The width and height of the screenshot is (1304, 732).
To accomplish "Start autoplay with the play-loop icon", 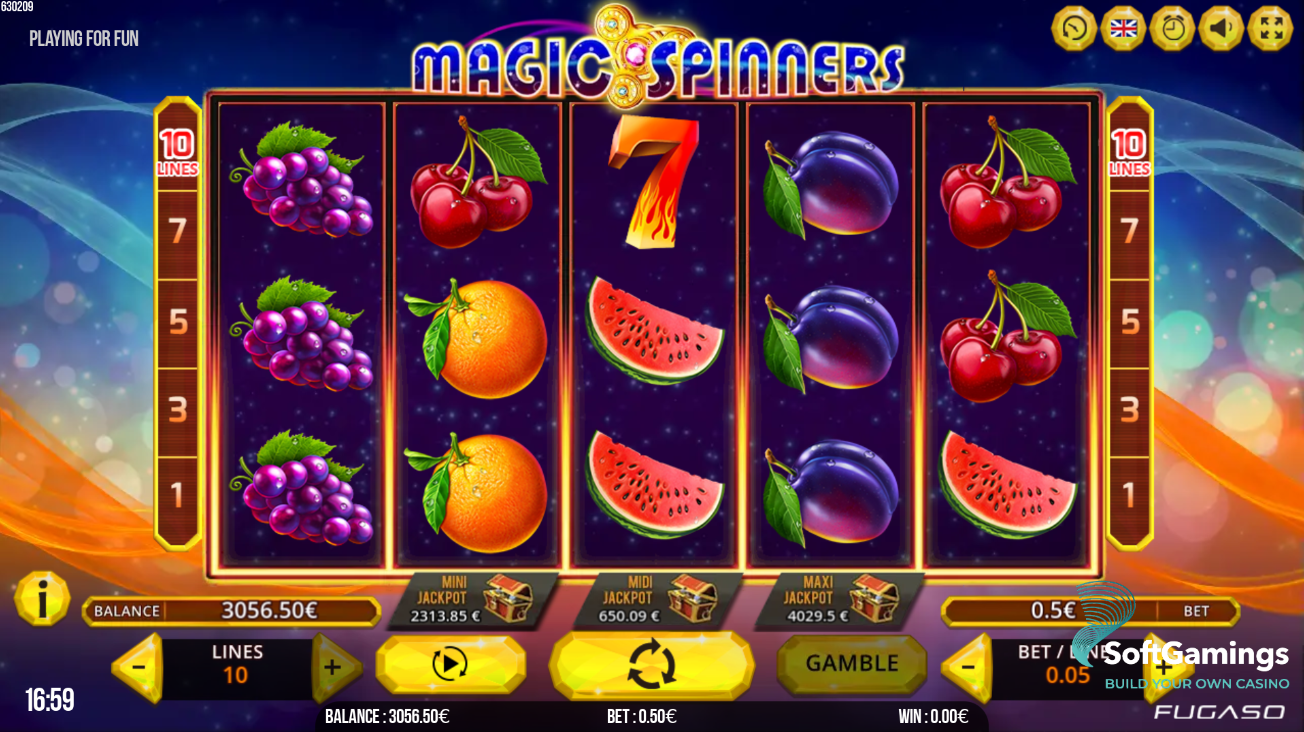I will 449,664.
